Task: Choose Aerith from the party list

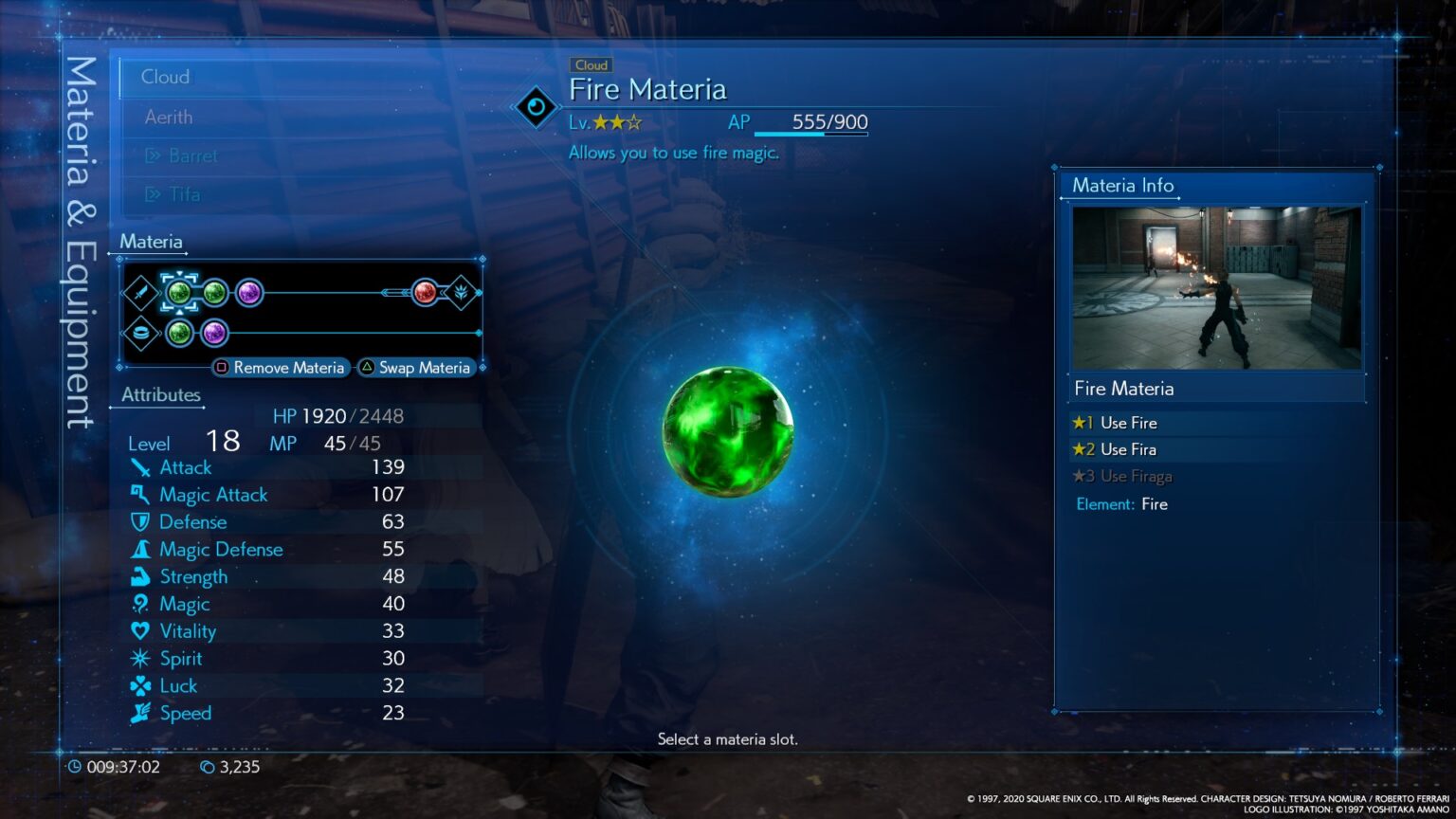Action: coord(169,118)
